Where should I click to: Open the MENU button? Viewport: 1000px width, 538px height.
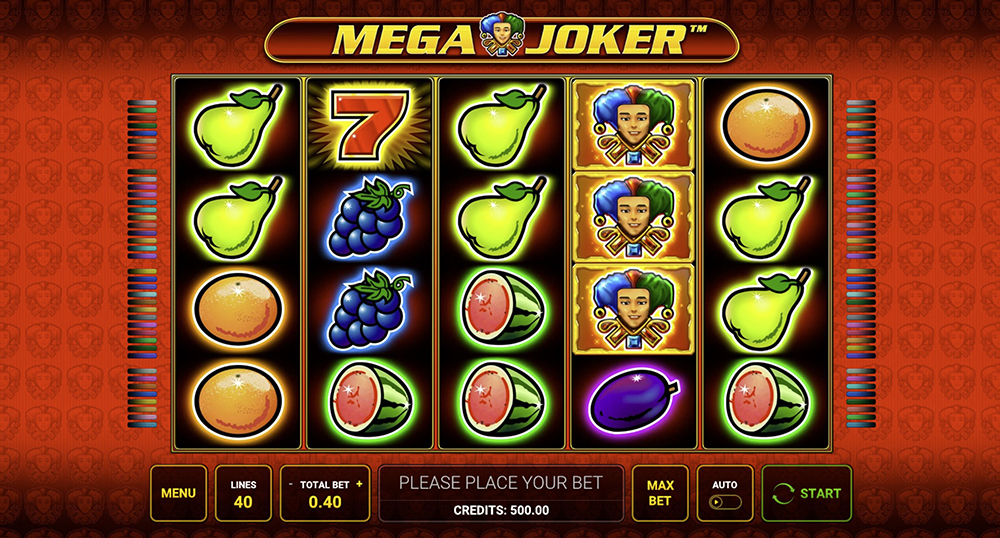(x=178, y=493)
